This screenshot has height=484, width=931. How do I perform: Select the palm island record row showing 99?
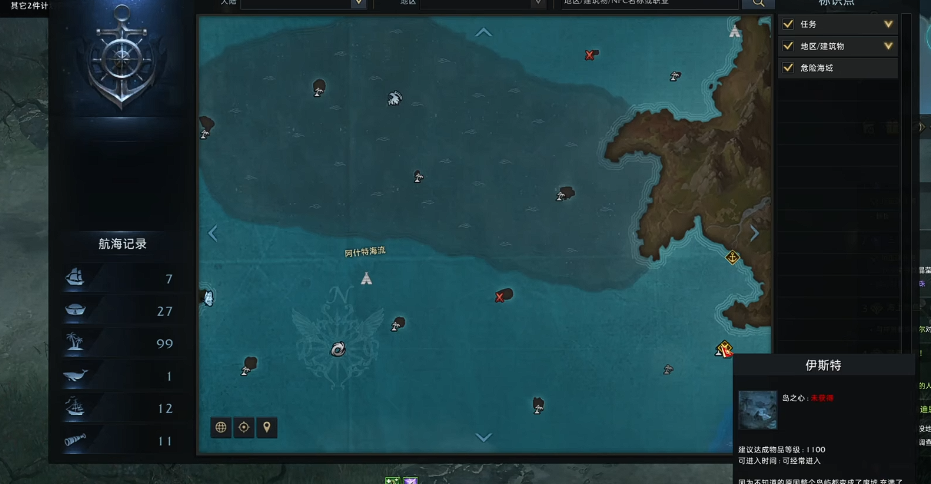pos(121,343)
